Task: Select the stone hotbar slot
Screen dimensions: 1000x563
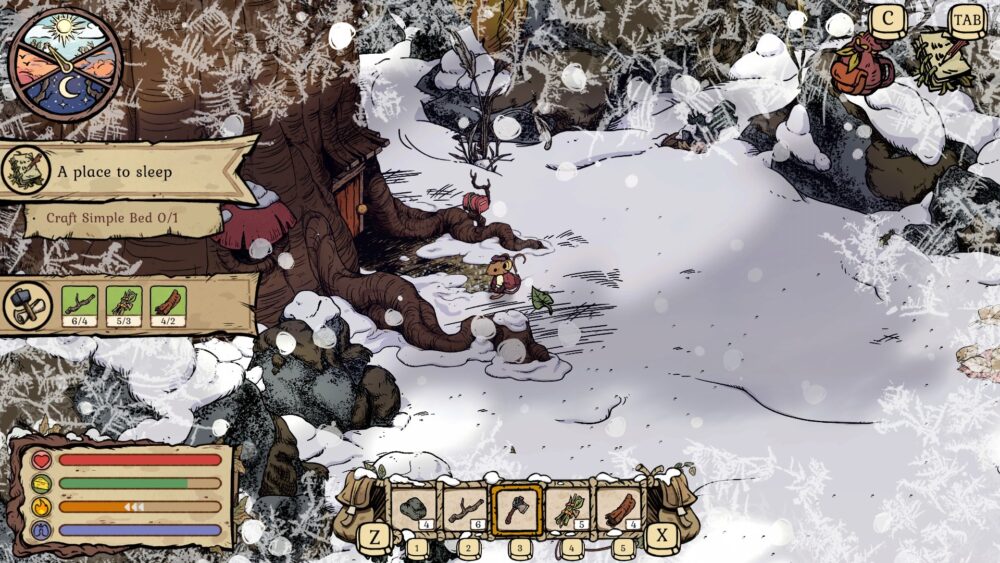Action: (x=413, y=509)
